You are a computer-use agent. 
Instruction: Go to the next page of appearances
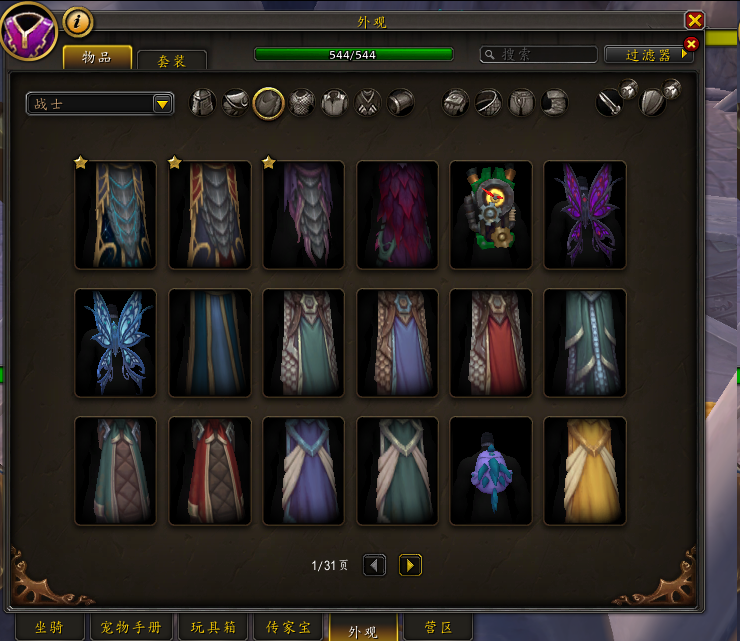410,565
